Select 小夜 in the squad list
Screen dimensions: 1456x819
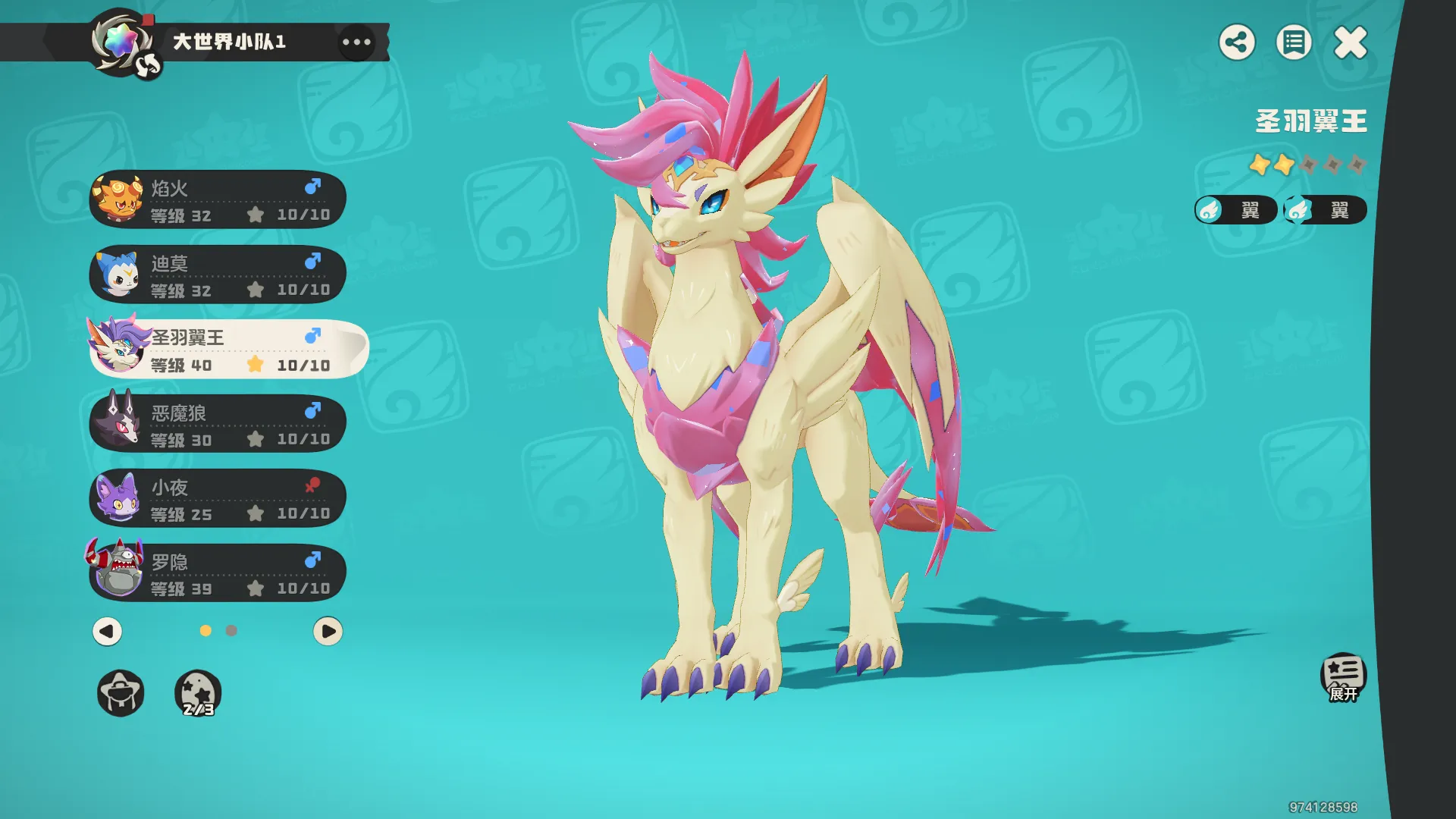218,498
